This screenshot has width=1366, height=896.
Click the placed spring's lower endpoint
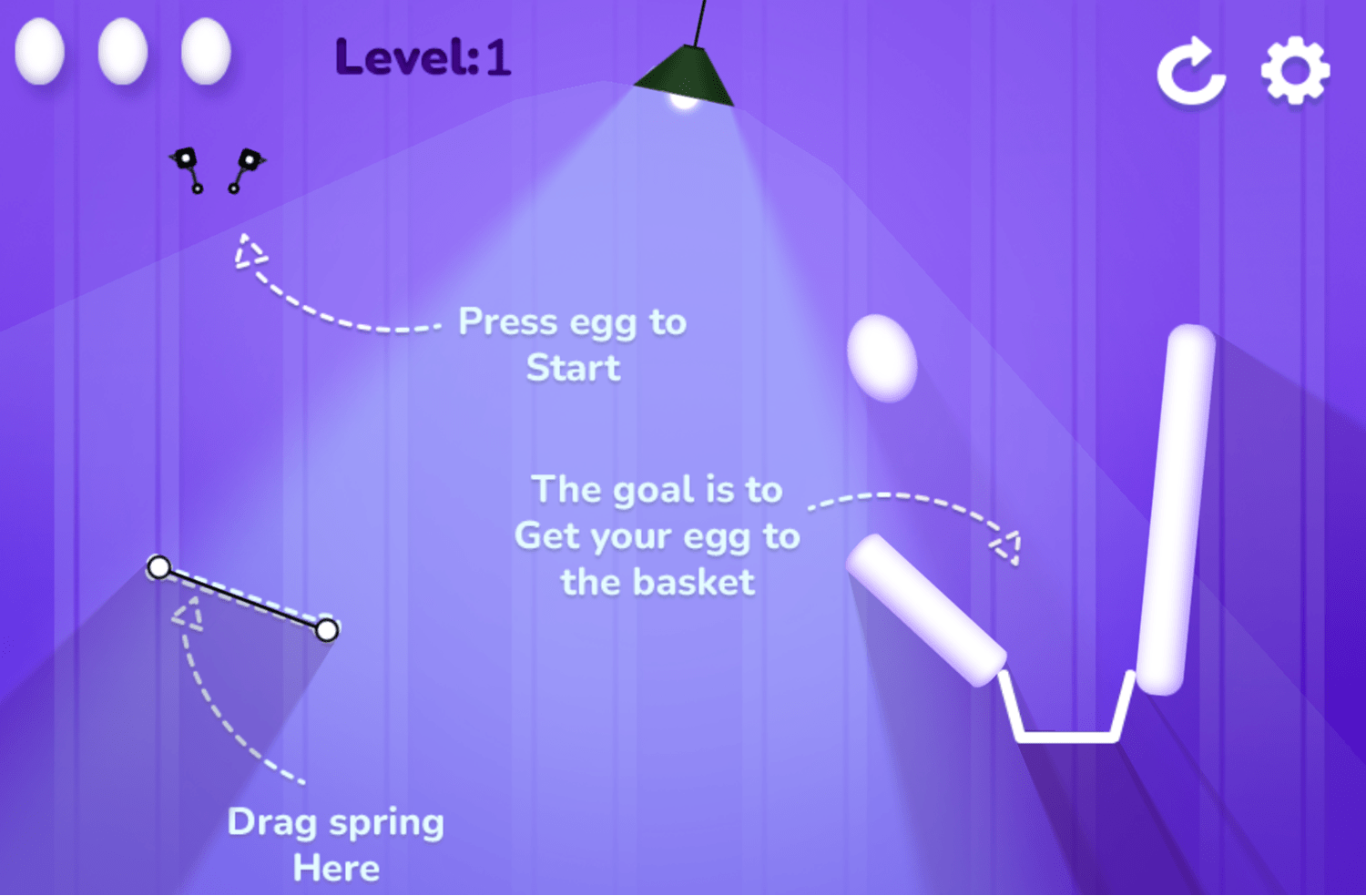point(329,630)
